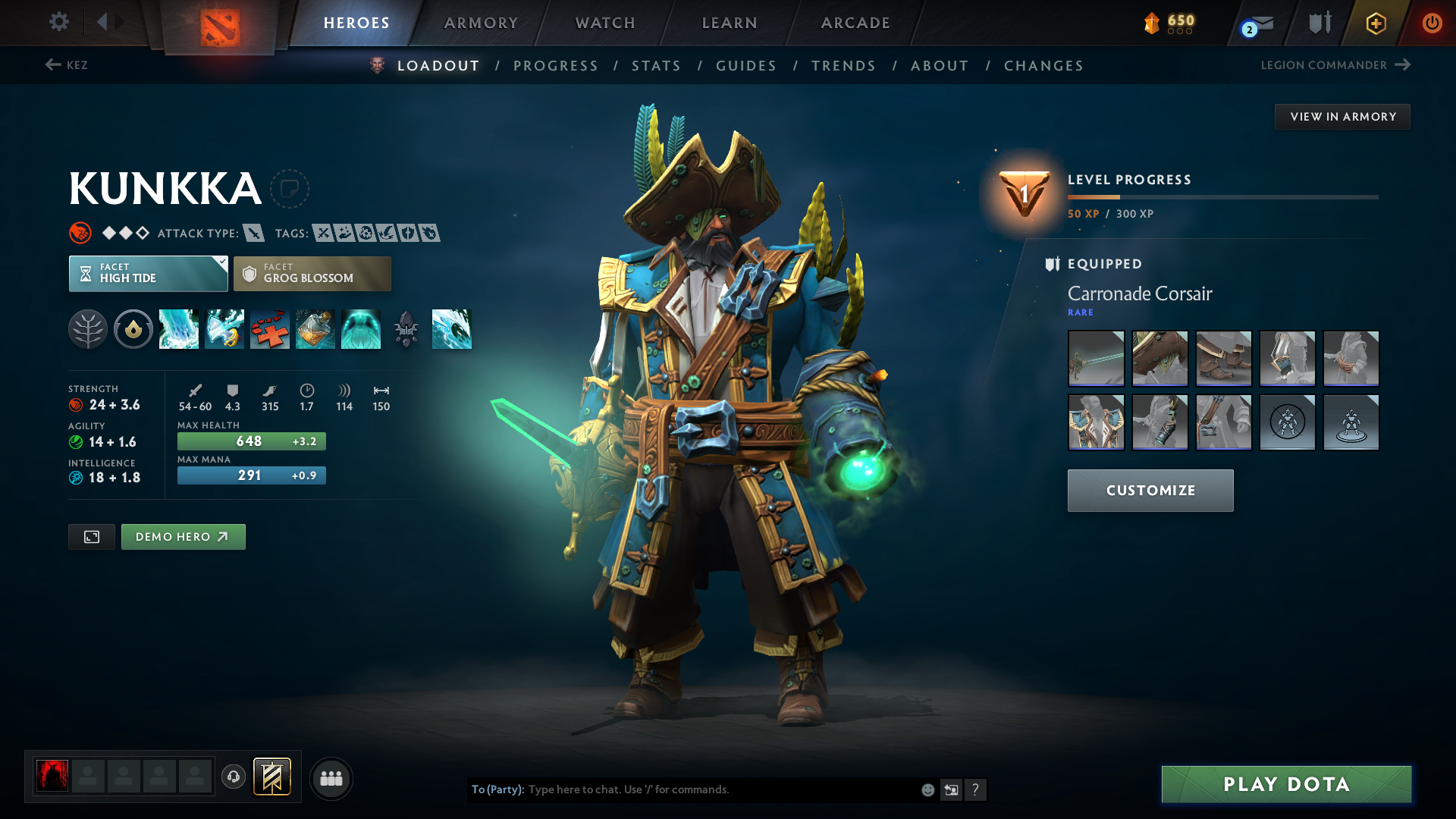Click the VIEW IN ARMORY button
This screenshot has width=1456, height=819.
pyautogui.click(x=1342, y=116)
